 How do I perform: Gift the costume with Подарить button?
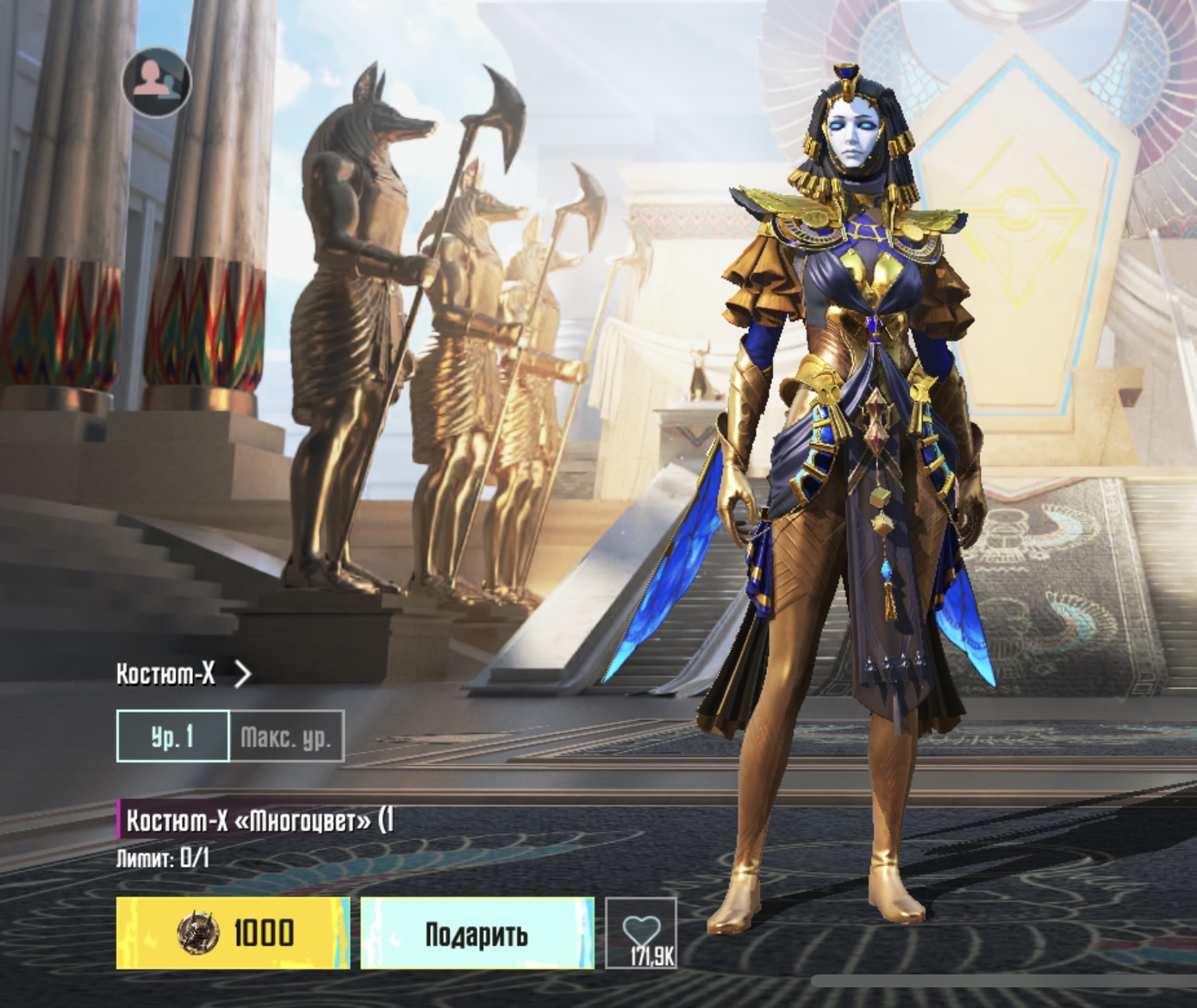pos(477,932)
